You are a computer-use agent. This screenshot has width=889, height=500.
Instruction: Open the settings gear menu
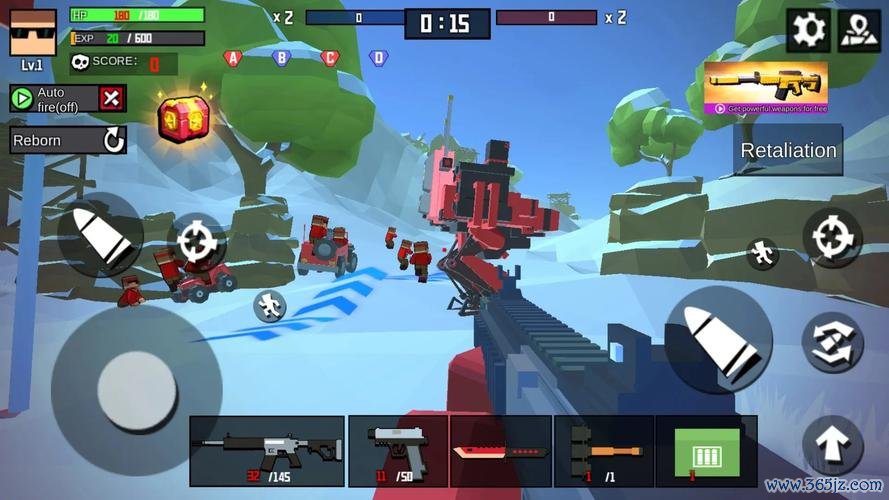tap(807, 31)
